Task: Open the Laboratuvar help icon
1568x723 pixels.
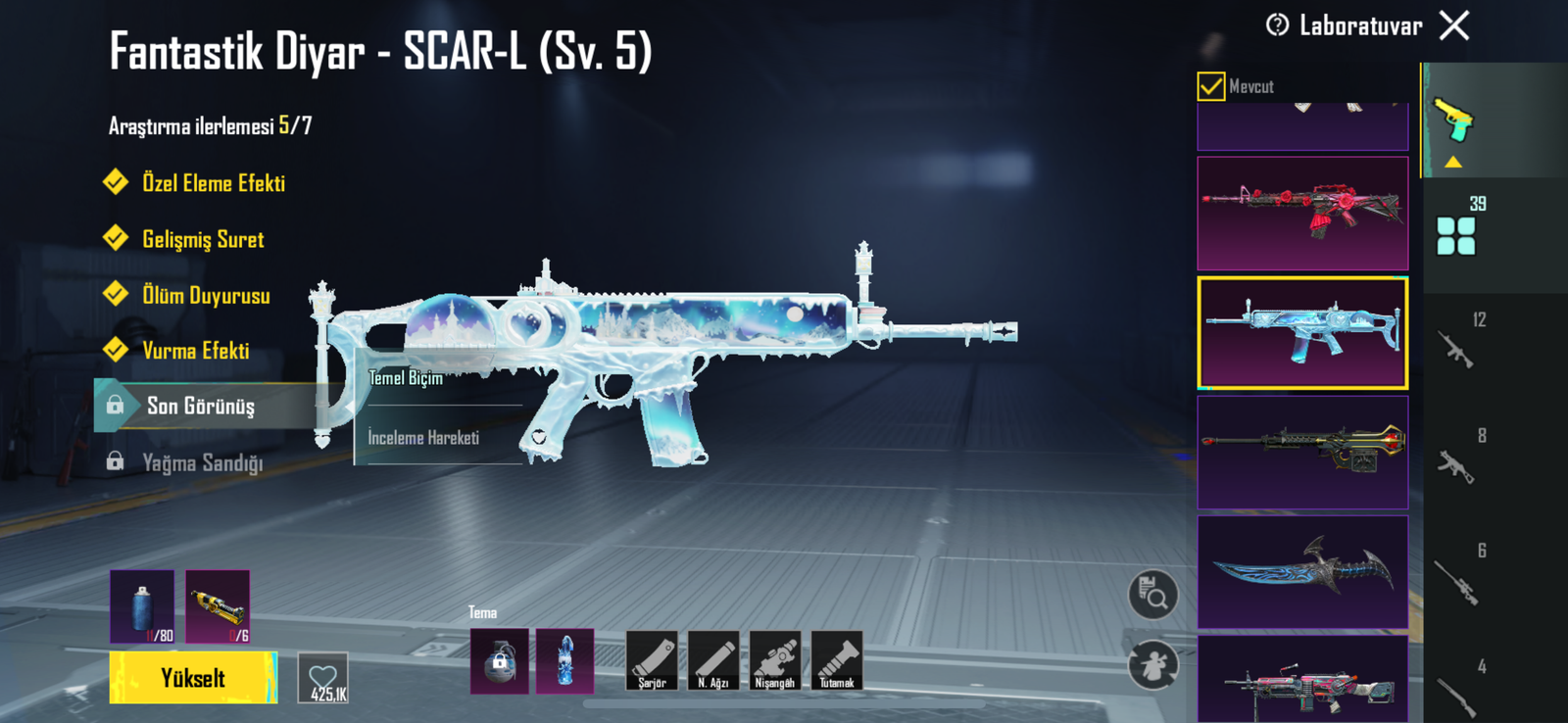Action: (x=1277, y=25)
